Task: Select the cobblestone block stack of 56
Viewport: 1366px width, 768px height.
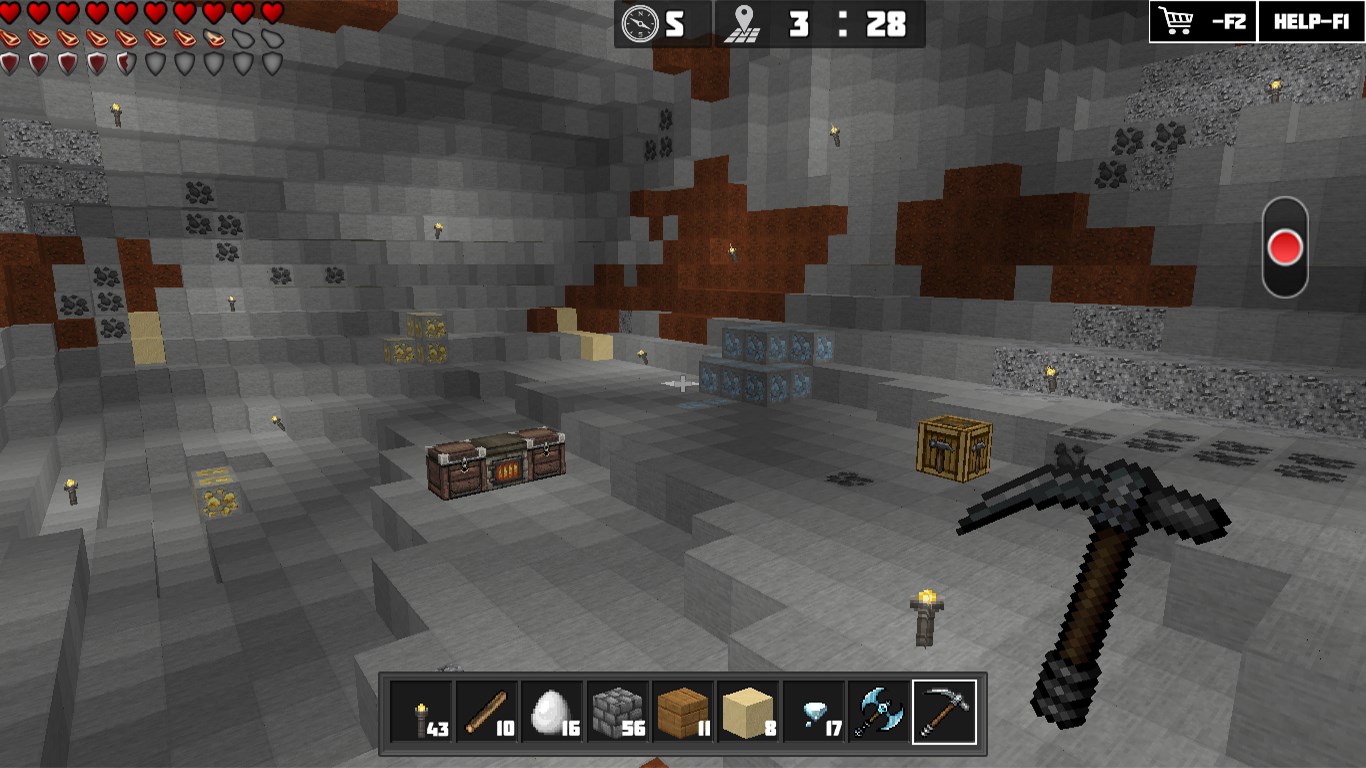Action: (616, 713)
